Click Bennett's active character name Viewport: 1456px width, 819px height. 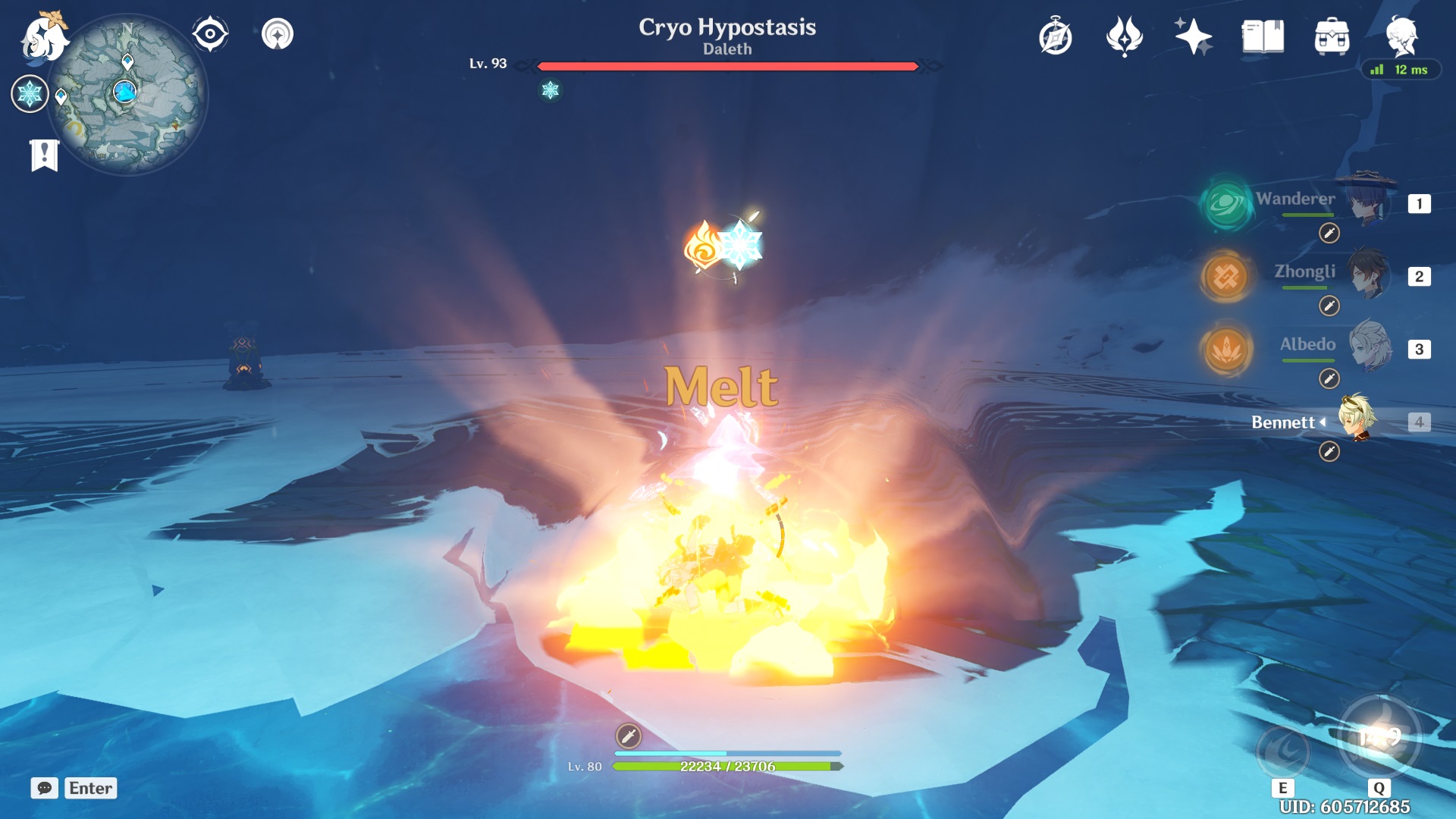[1285, 422]
